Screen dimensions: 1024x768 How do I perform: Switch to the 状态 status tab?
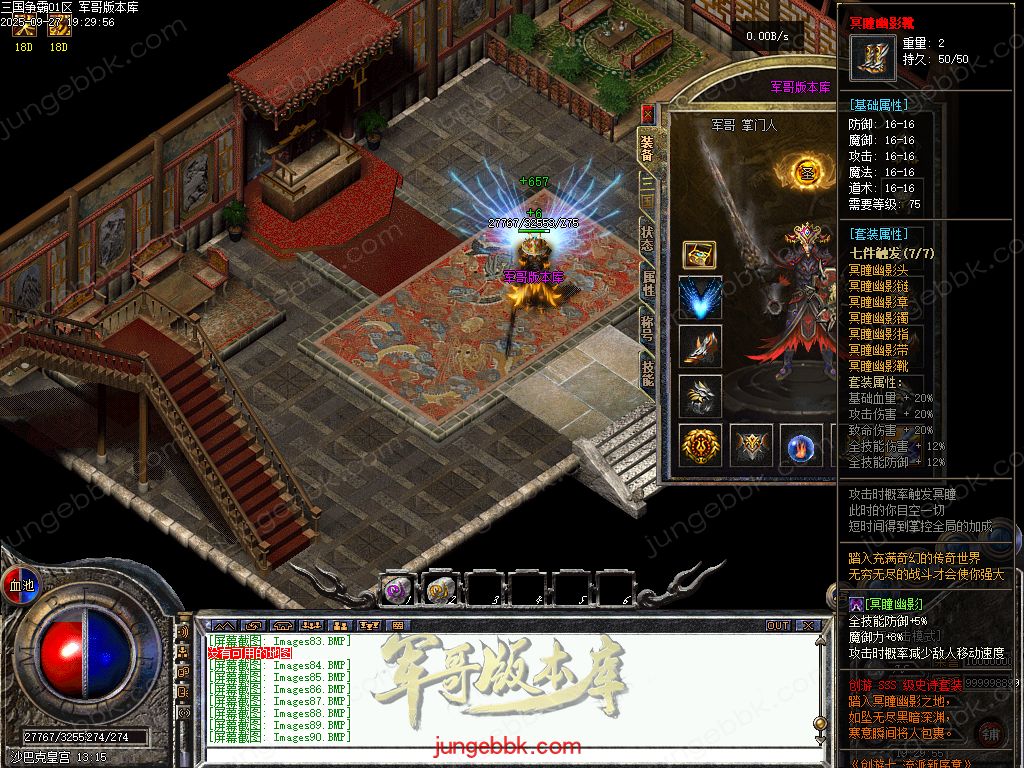pos(647,237)
